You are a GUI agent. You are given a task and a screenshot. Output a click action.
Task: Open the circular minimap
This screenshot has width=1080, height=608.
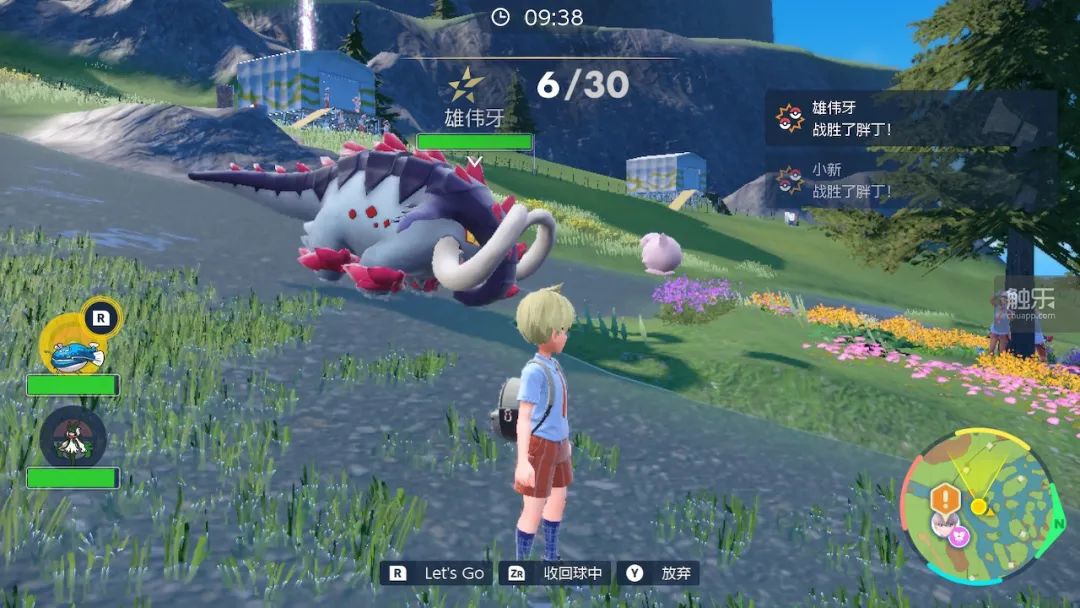point(978,506)
